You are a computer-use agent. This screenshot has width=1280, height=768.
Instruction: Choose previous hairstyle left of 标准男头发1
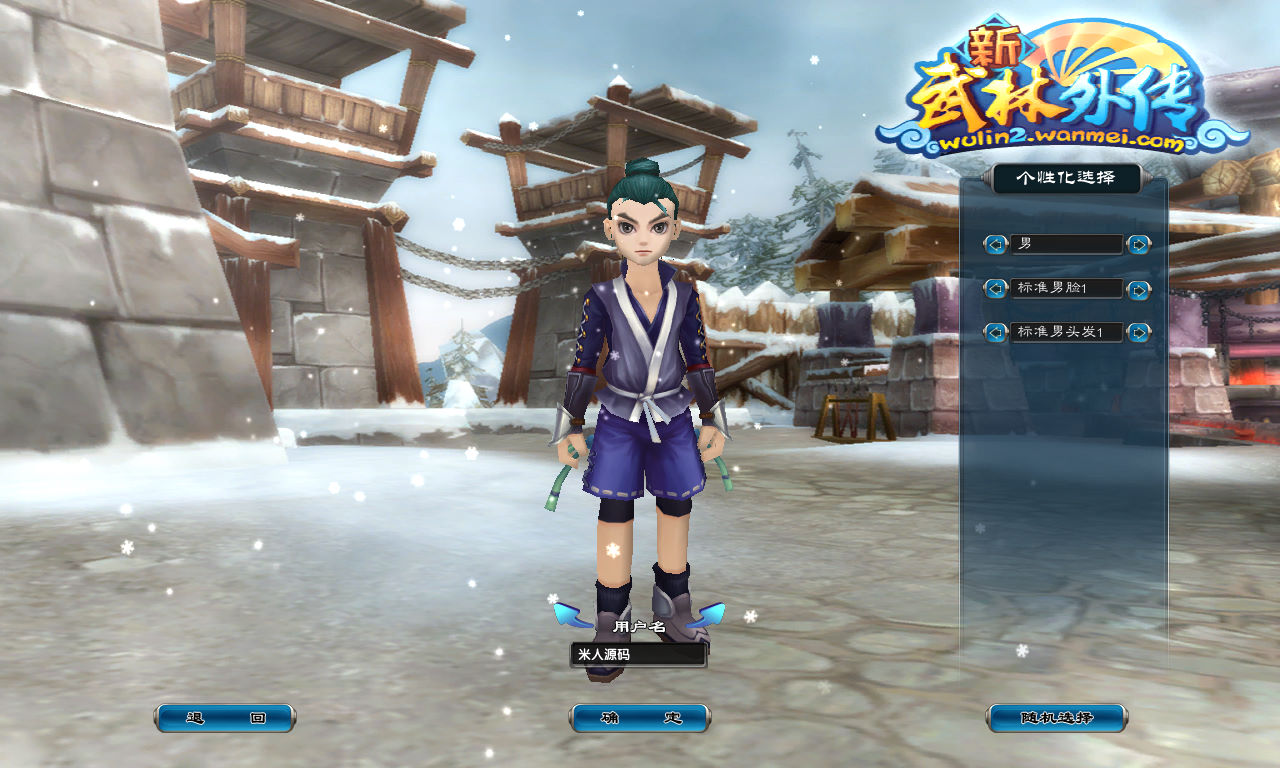[x=995, y=332]
